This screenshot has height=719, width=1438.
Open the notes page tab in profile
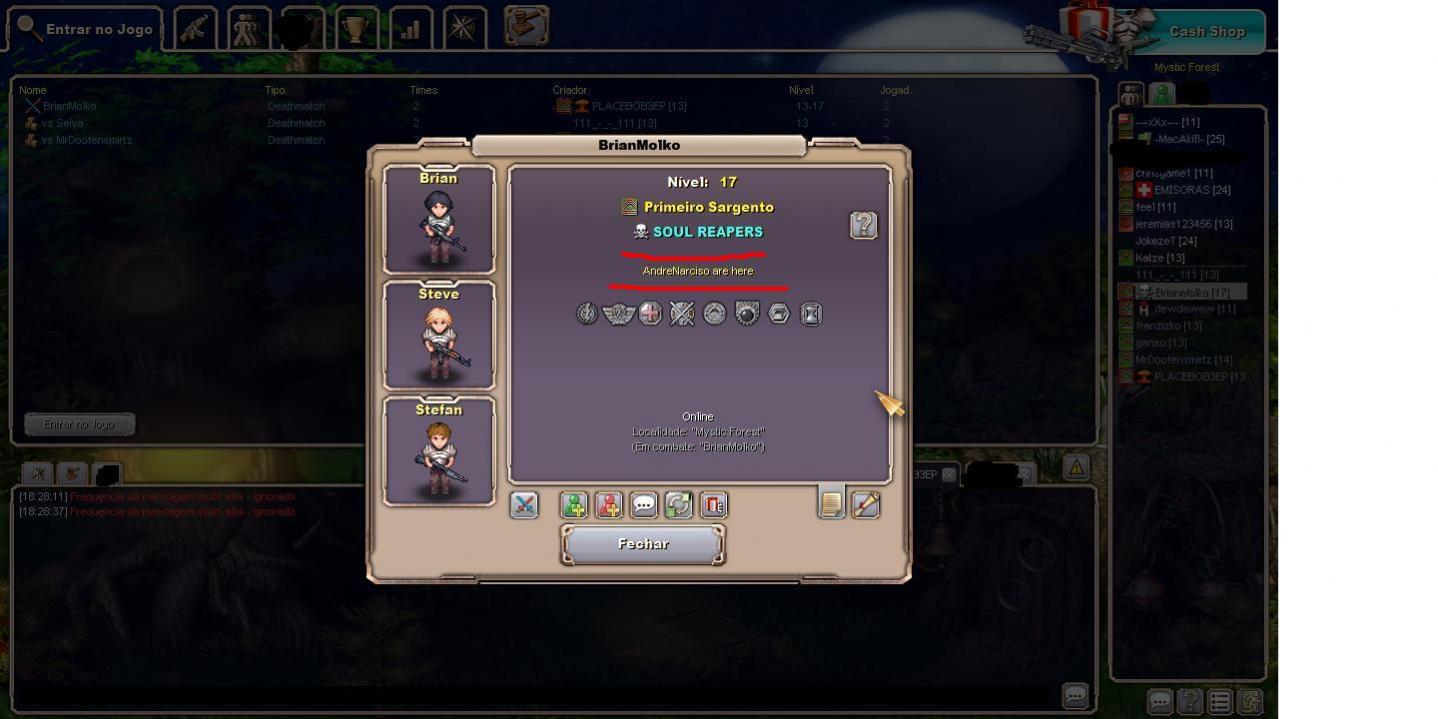click(x=831, y=504)
